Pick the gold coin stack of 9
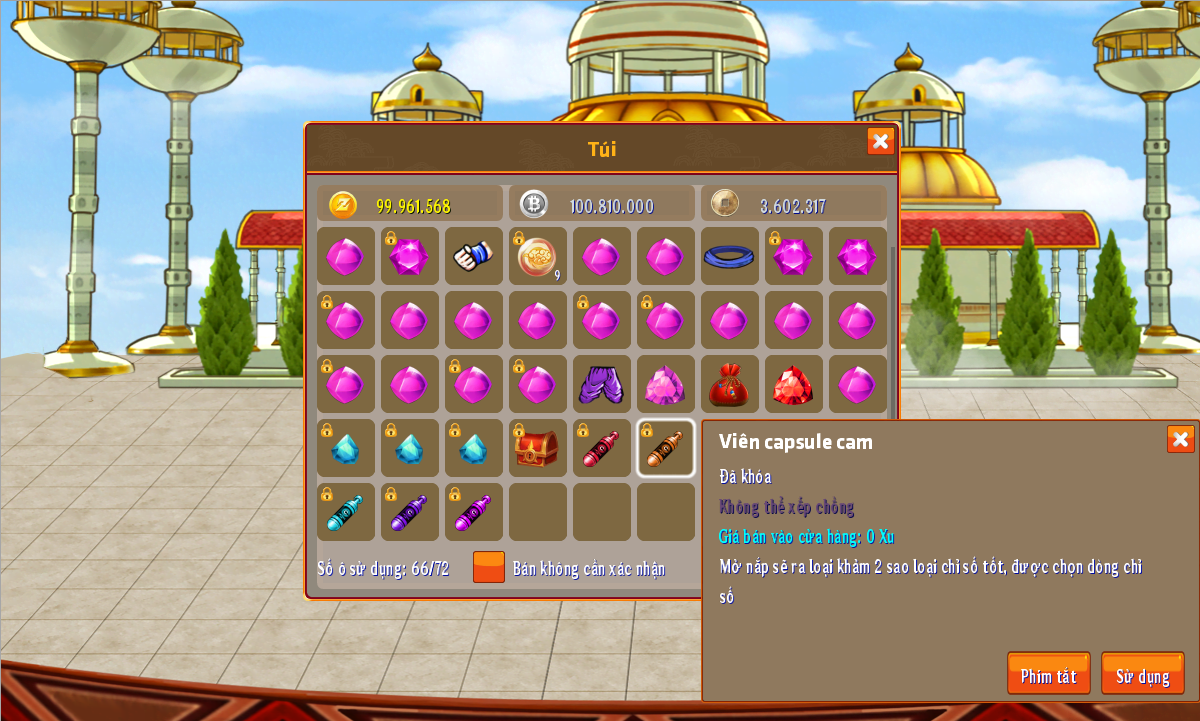Viewport: 1200px width, 721px height. coord(538,256)
